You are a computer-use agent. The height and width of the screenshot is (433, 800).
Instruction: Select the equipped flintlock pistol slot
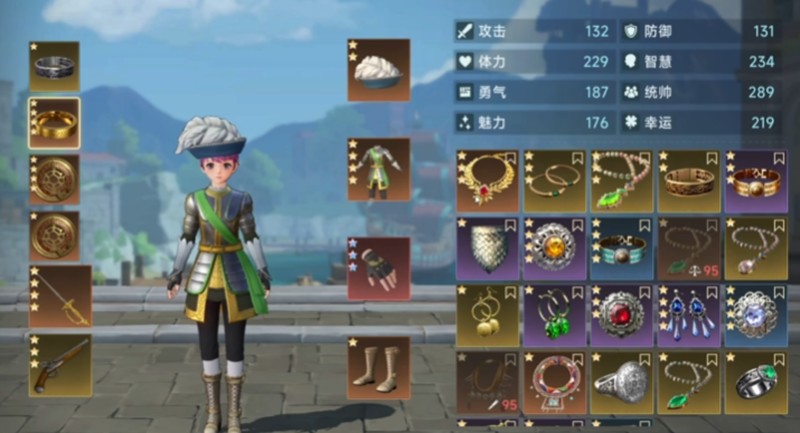point(60,364)
